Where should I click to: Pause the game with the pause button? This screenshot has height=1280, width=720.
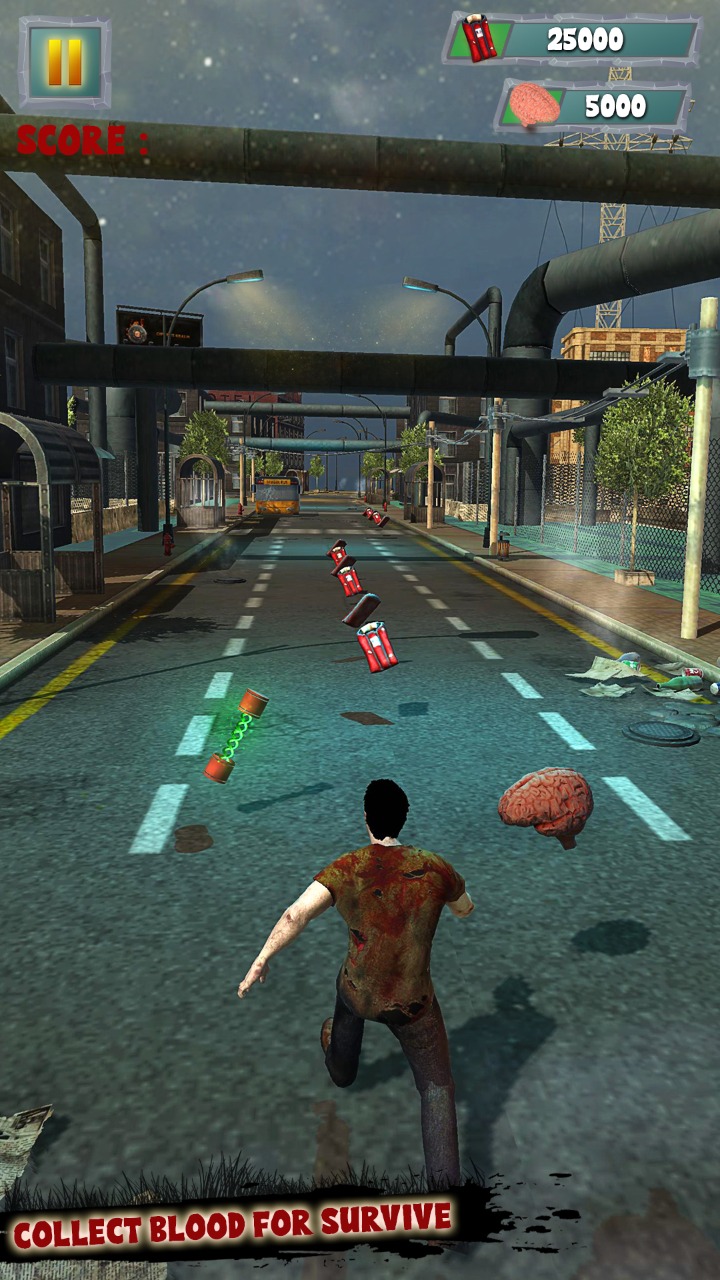pos(64,62)
